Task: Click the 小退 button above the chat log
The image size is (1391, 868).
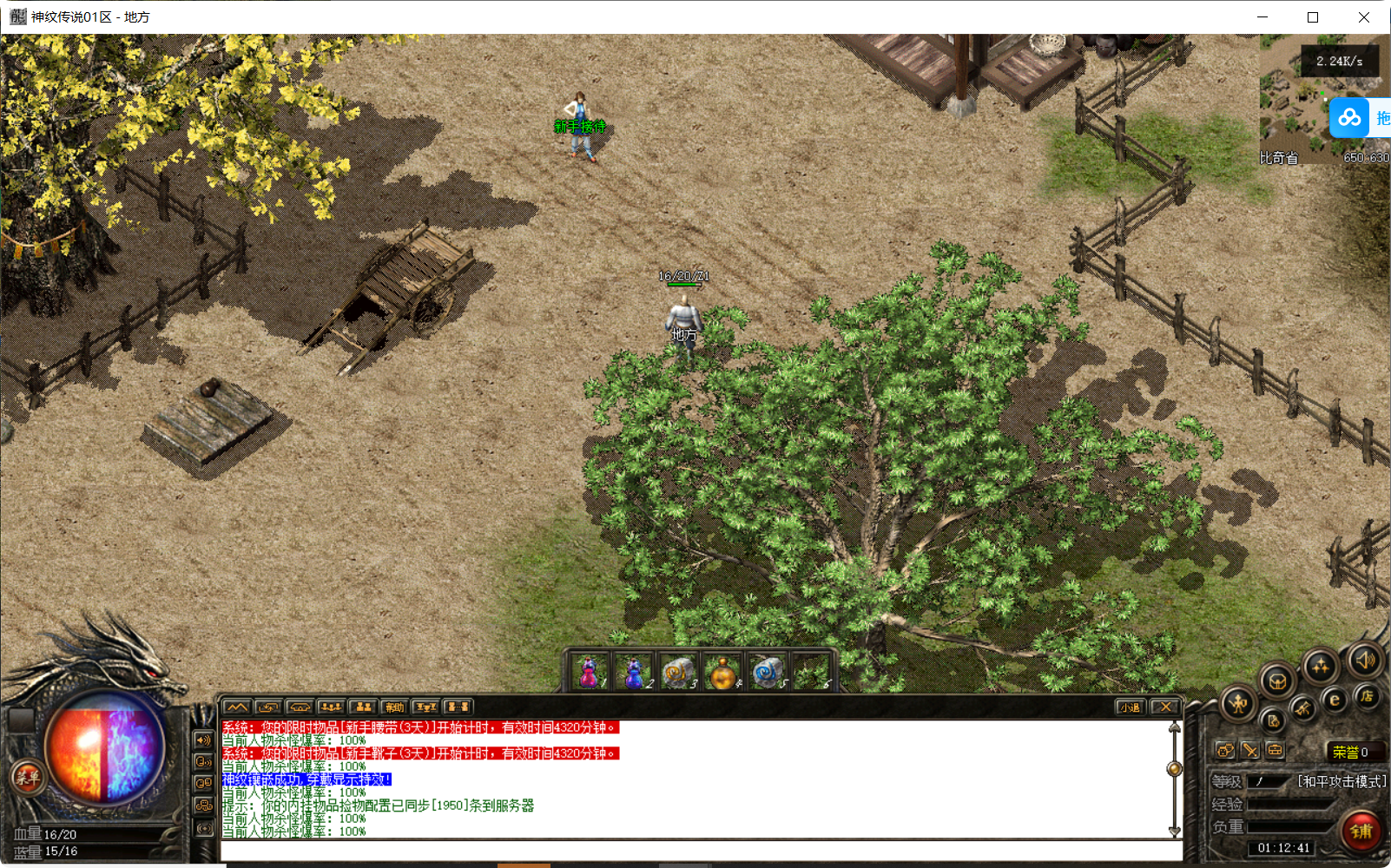Action: coord(1131,707)
